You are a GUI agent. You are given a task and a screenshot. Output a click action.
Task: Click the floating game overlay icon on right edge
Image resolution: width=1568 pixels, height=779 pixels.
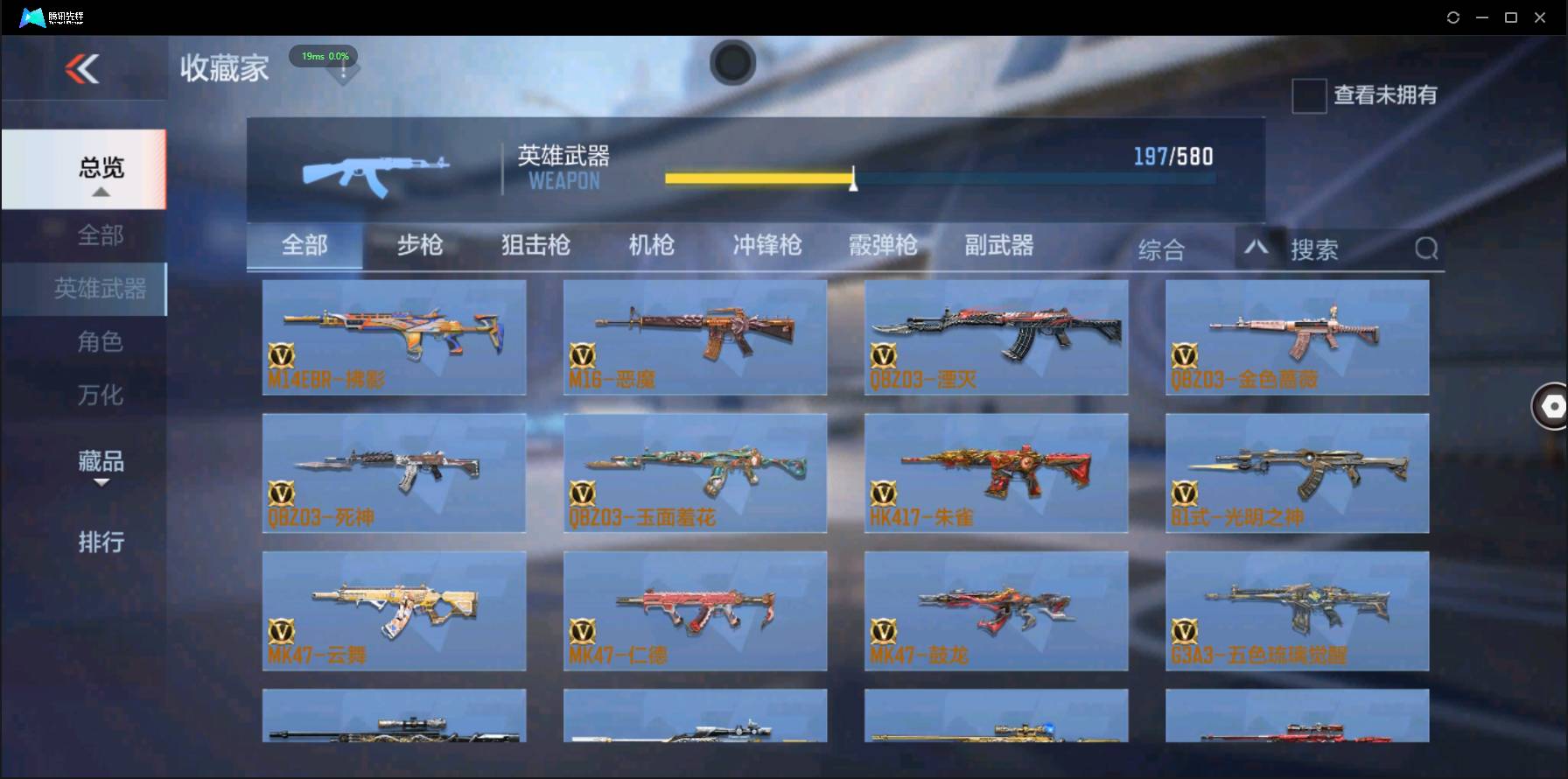tap(1551, 406)
